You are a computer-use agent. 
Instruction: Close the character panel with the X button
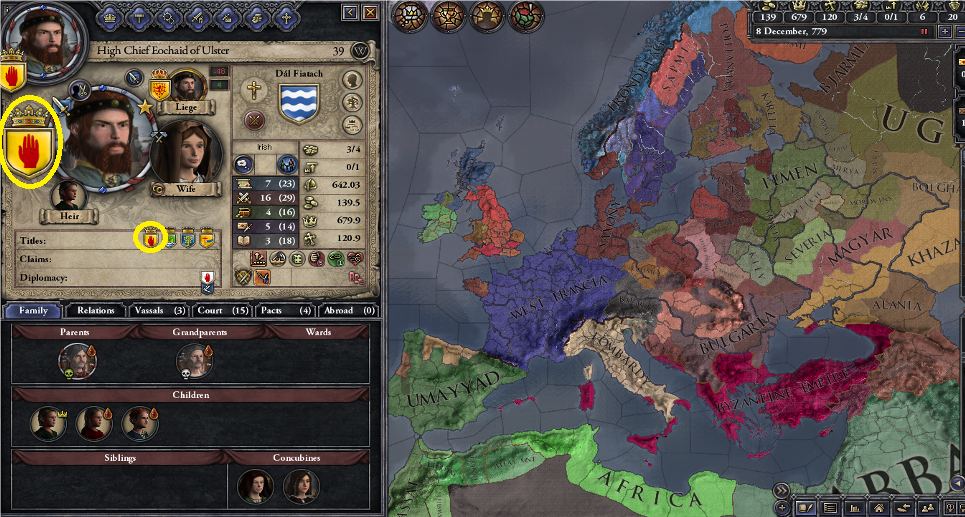[x=371, y=12]
